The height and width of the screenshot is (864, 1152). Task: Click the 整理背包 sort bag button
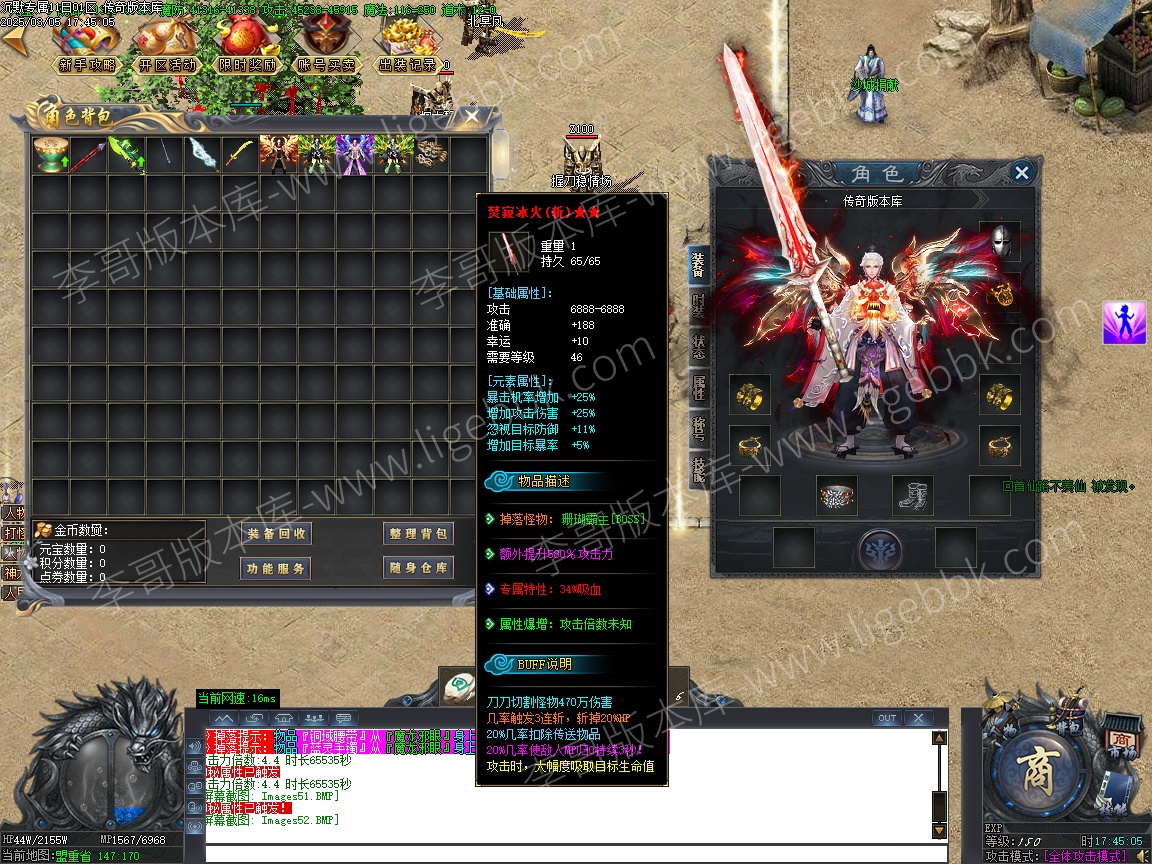pyautogui.click(x=417, y=534)
